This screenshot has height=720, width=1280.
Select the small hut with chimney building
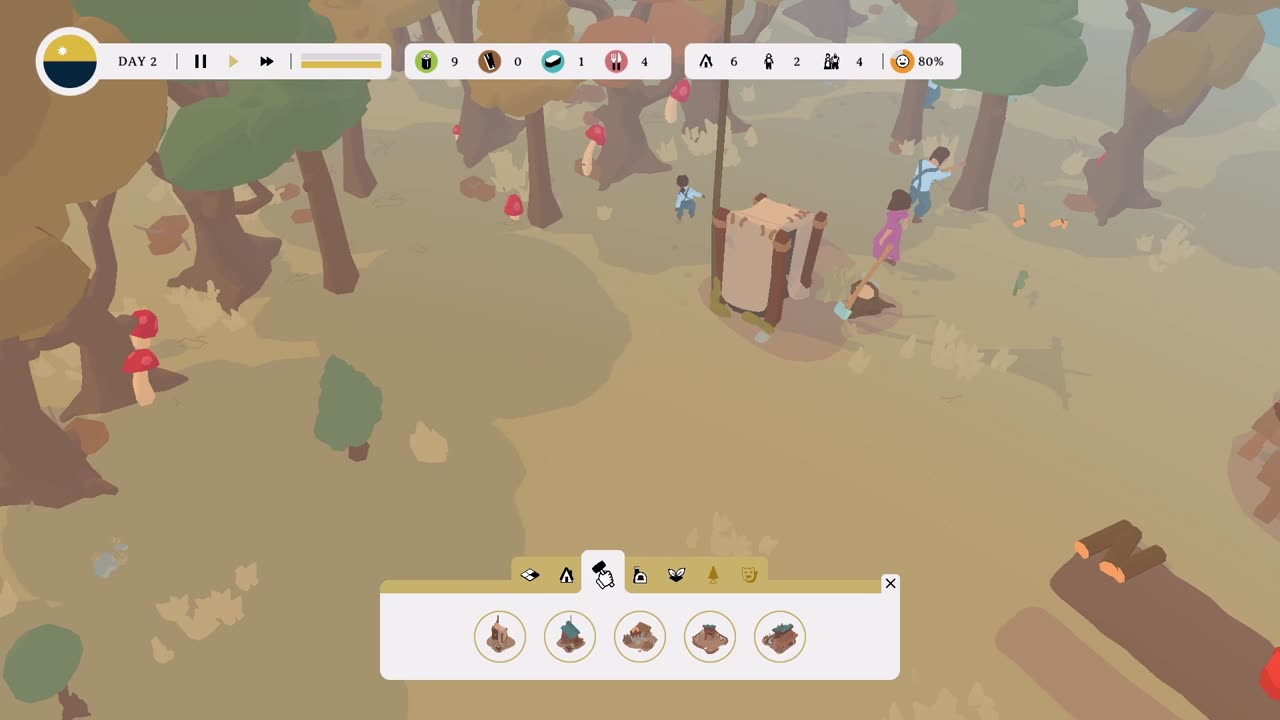click(x=500, y=636)
